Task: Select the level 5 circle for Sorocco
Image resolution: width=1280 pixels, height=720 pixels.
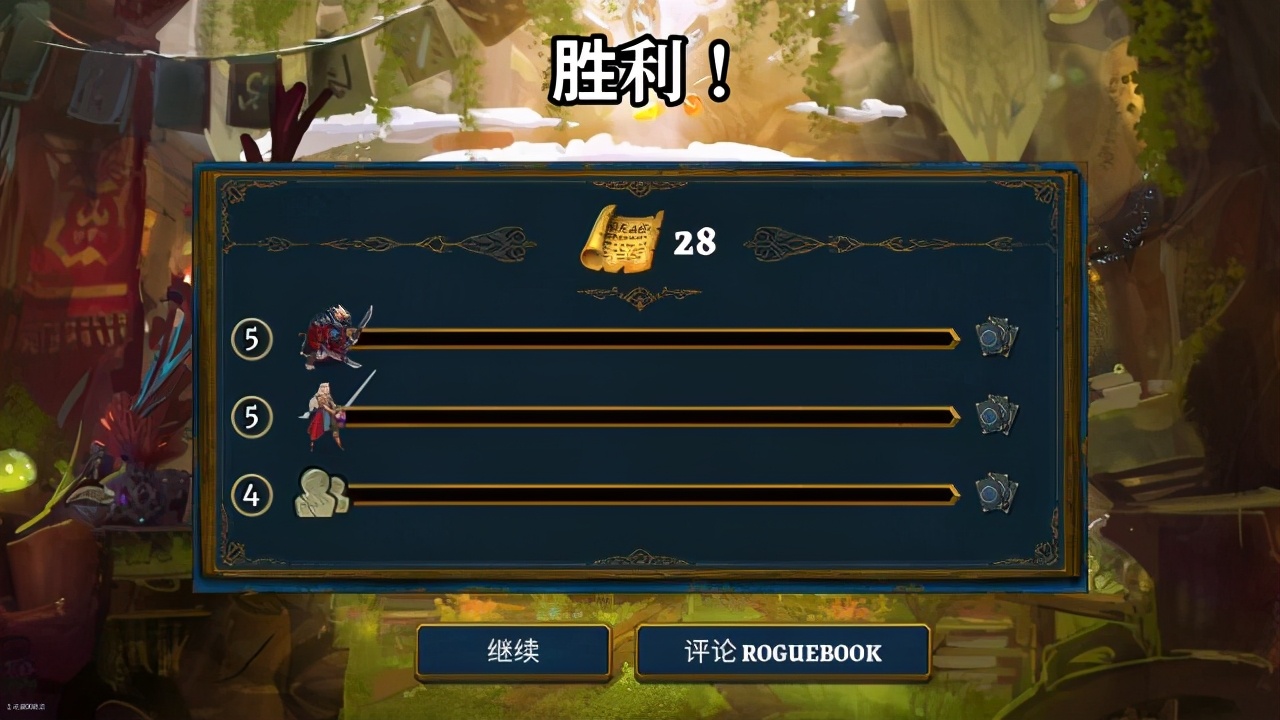Action: pyautogui.click(x=253, y=338)
